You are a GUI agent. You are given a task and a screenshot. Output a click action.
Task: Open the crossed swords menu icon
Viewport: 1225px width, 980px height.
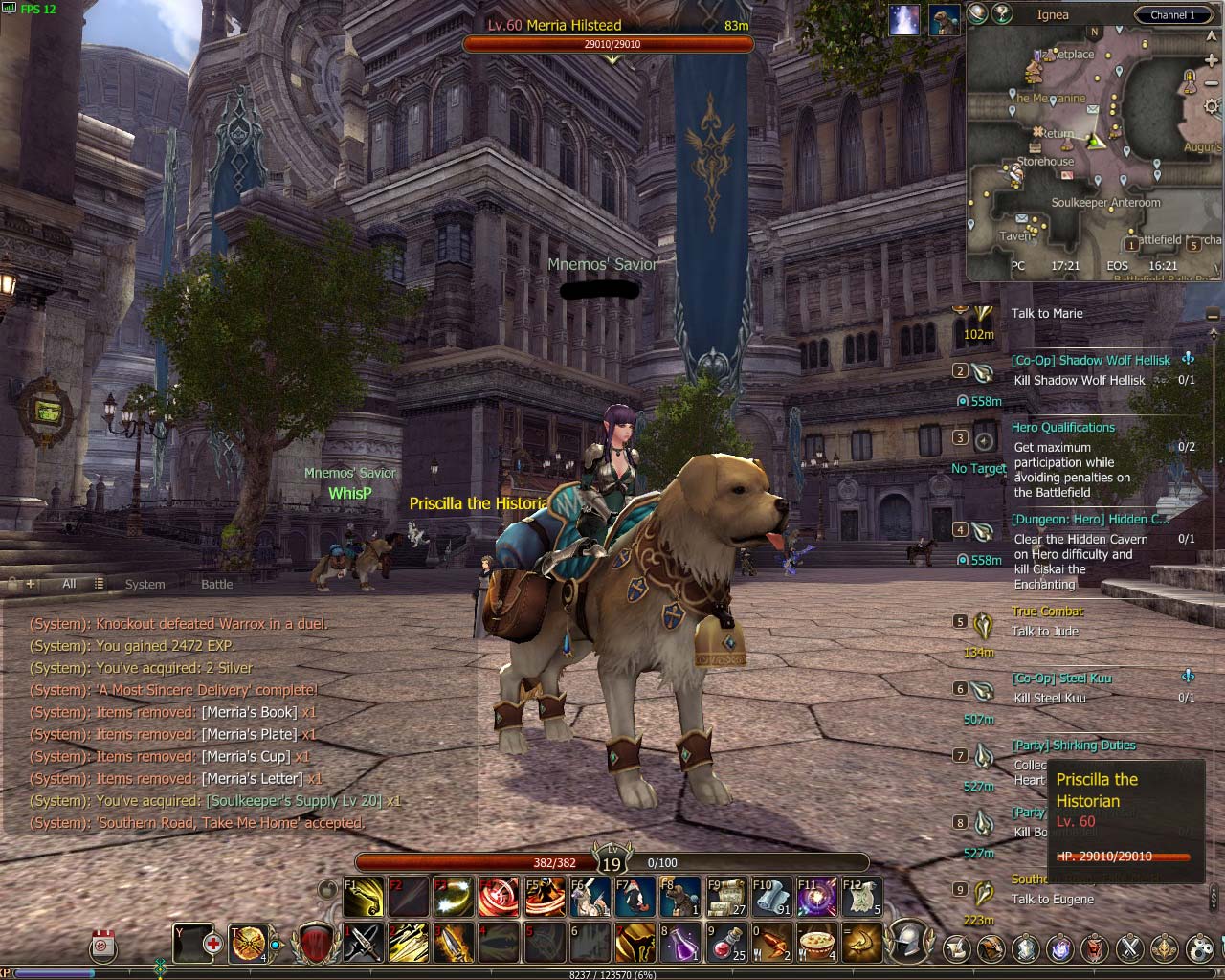pos(1130,948)
